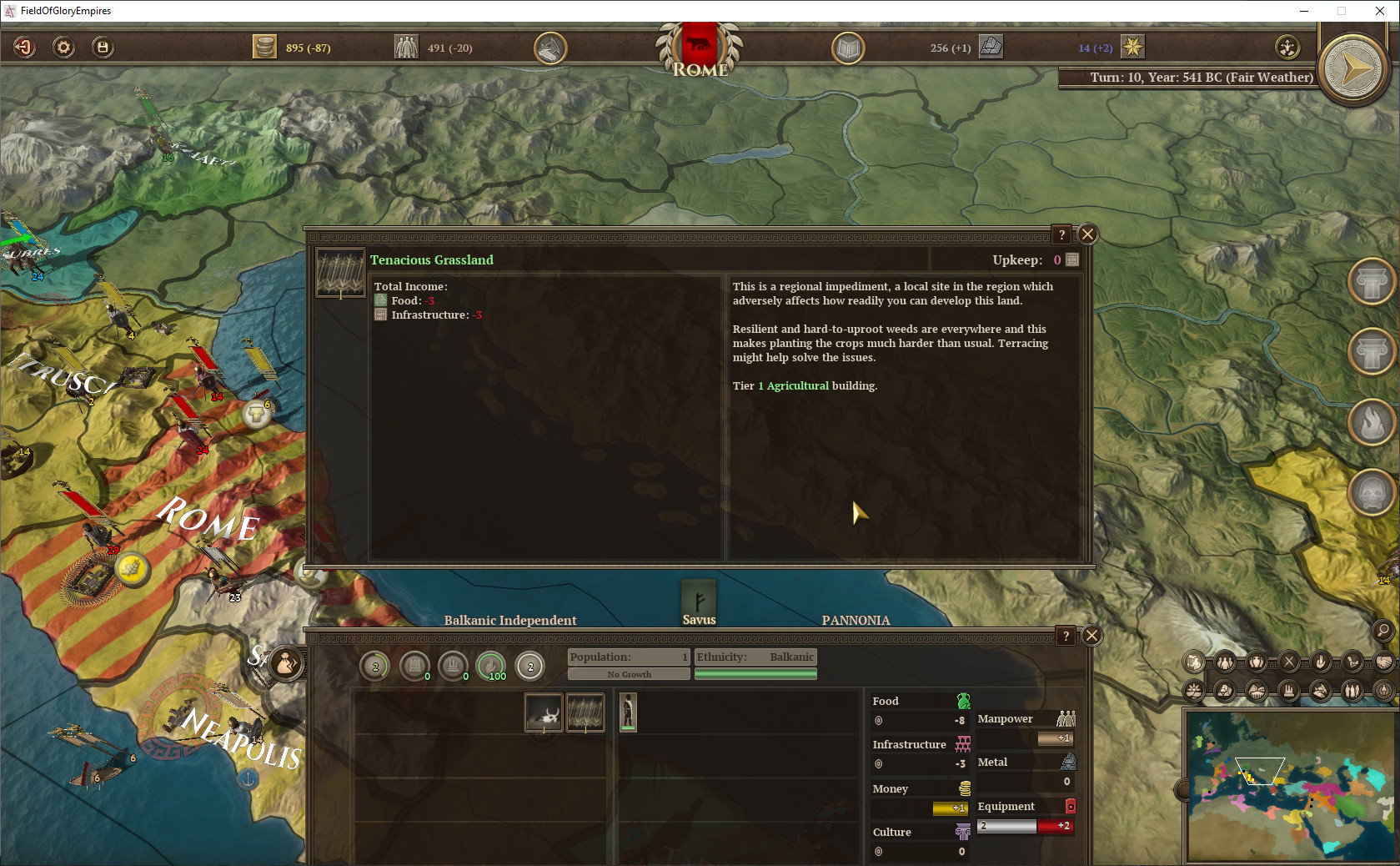Image resolution: width=1400 pixels, height=866 pixels.
Task: Click the flaming fire map mode icon on the right
Action: 1371,422
